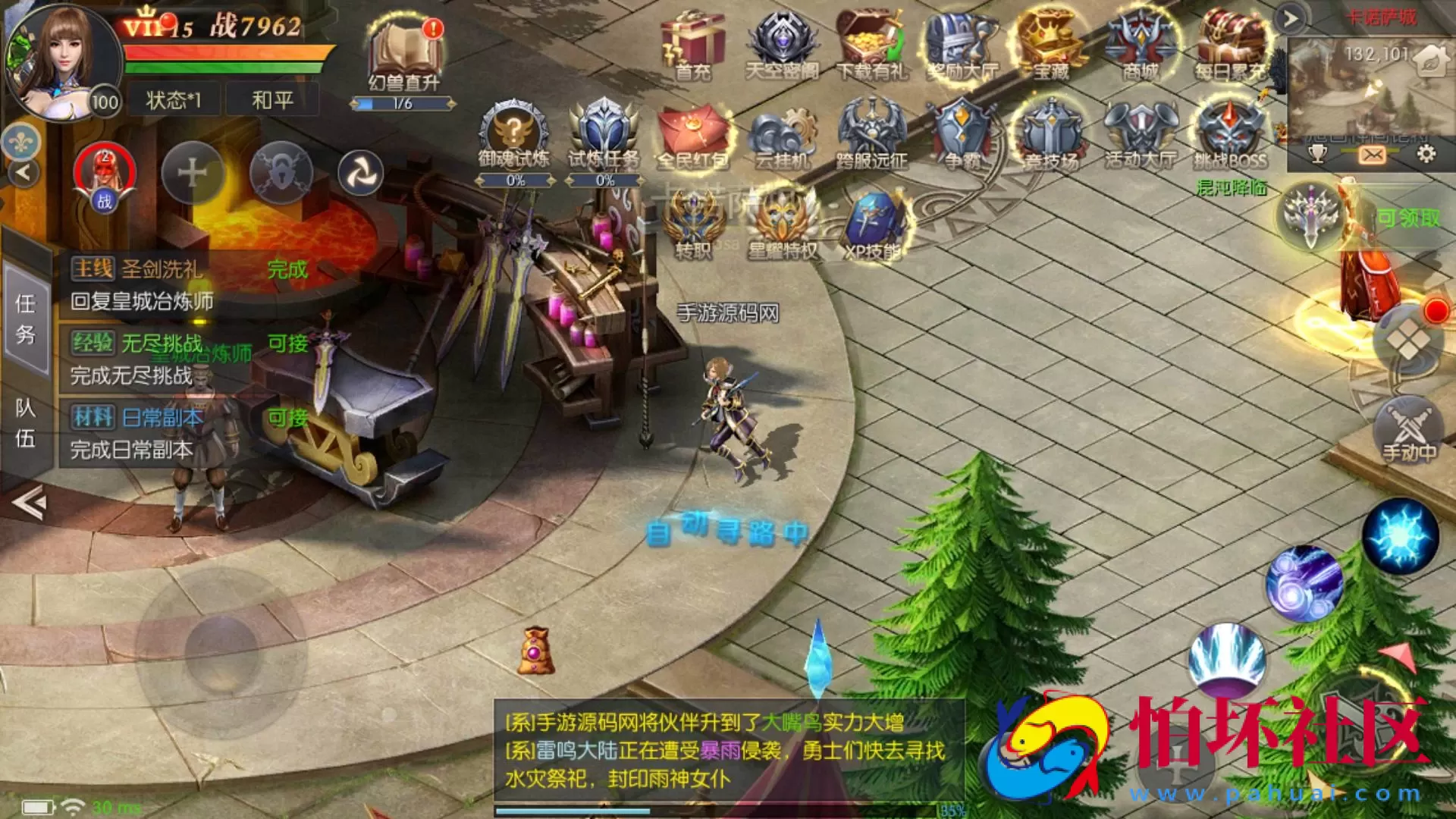Claim the 可领取 reward on the right
Viewport: 1456px width, 819px height.
coord(1407,218)
